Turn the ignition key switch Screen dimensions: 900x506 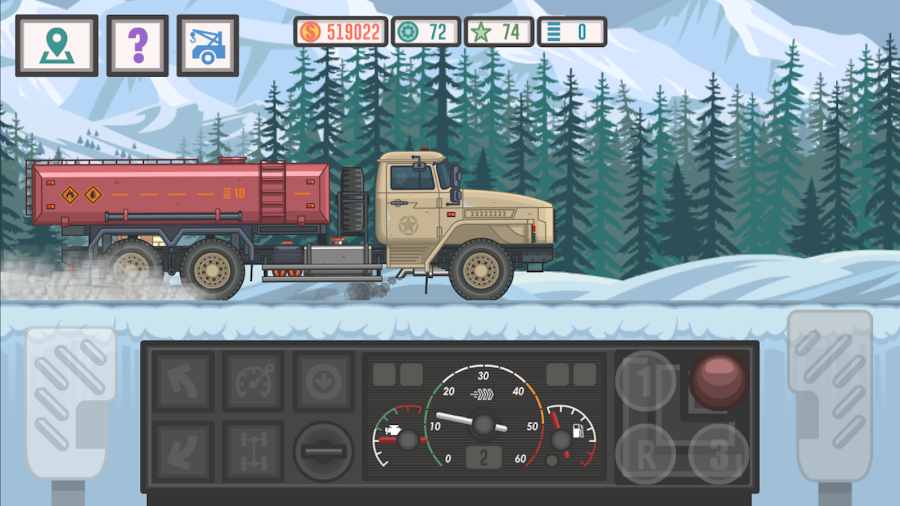(x=323, y=452)
